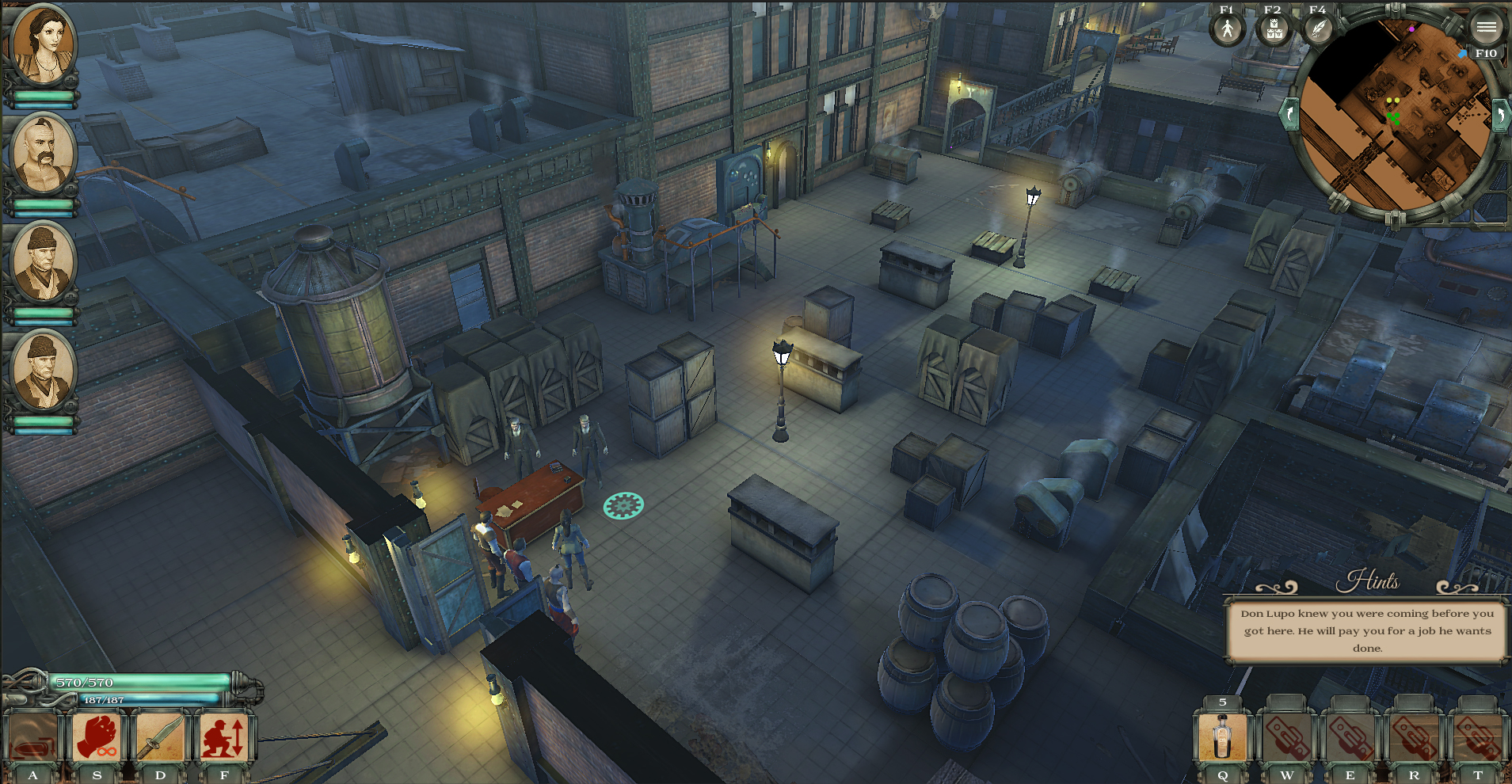Toggle crouch stance with the F ability icon
Viewport: 1512px width, 784px height.
click(x=224, y=738)
